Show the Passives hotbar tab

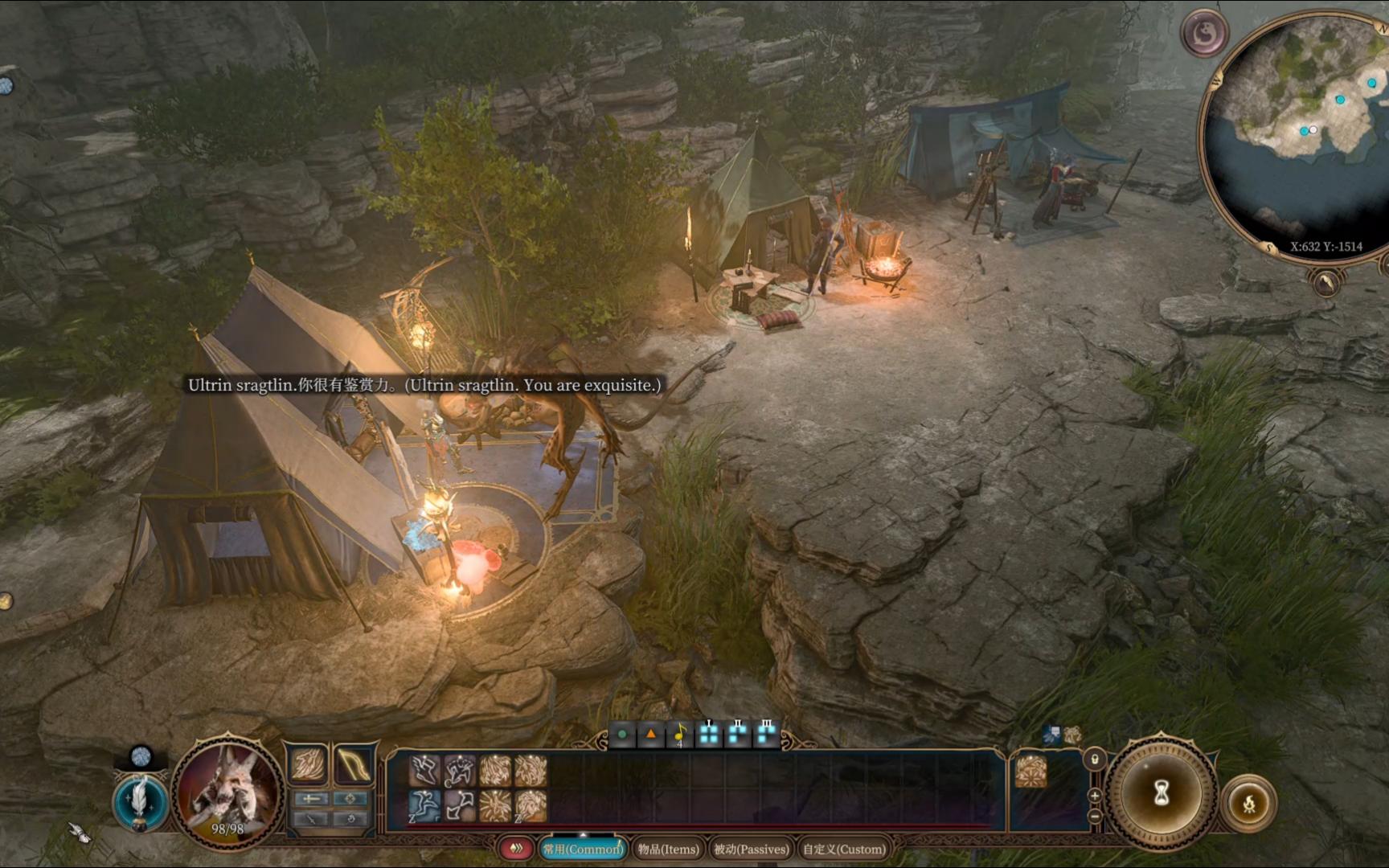click(752, 849)
